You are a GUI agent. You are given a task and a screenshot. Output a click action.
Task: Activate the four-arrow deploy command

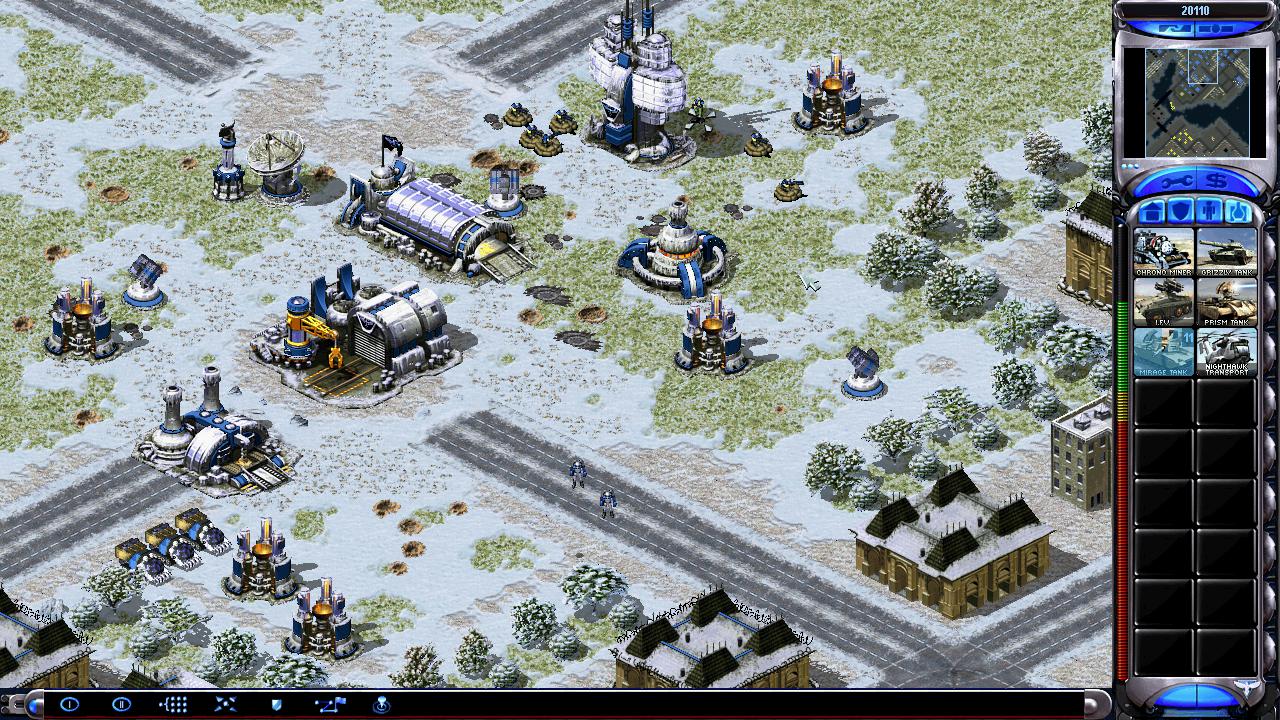tap(225, 704)
